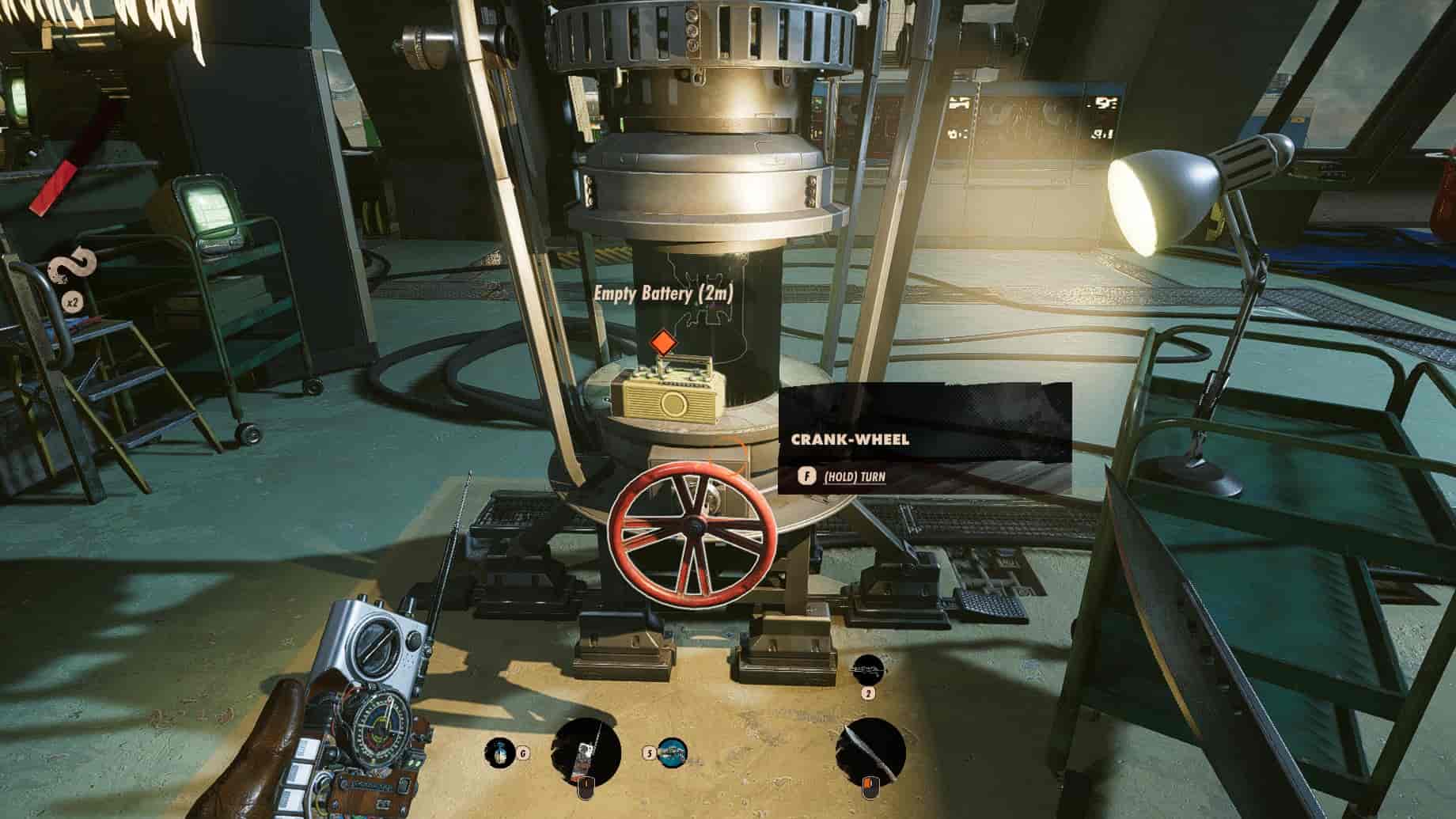
Task: Toggle the Empty Battery distance marker
Action: coord(664,293)
